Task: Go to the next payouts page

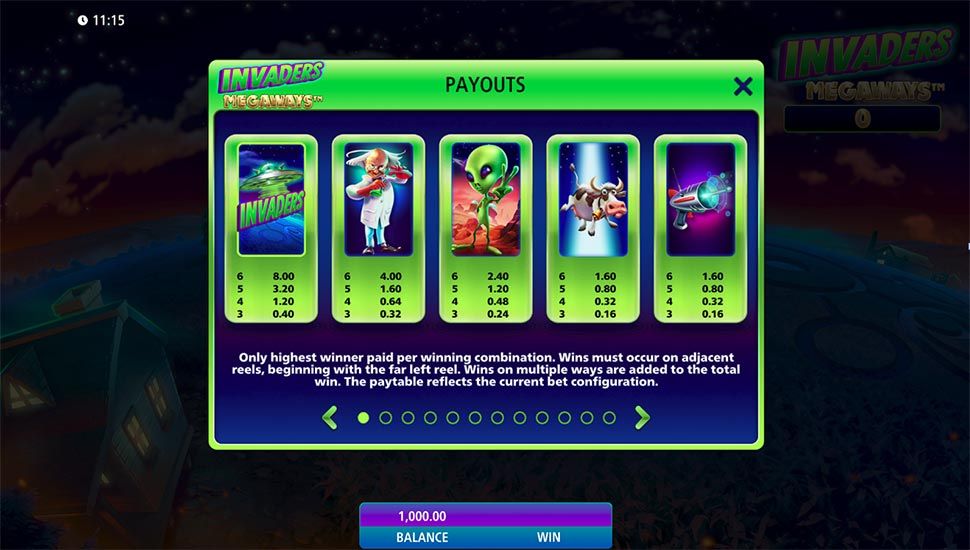Action: coord(642,418)
